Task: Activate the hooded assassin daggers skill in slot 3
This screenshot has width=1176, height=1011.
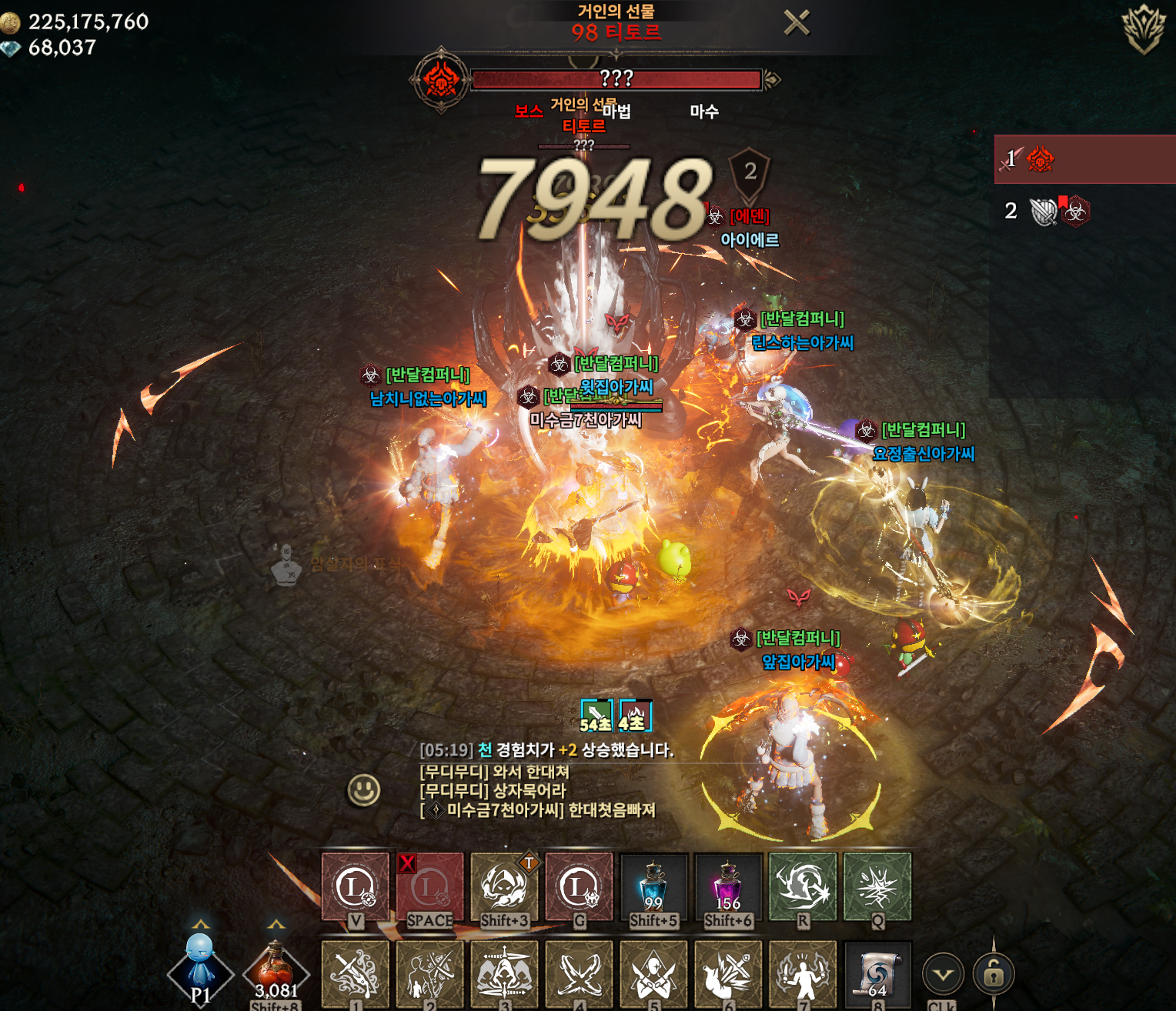Action: 504,973
